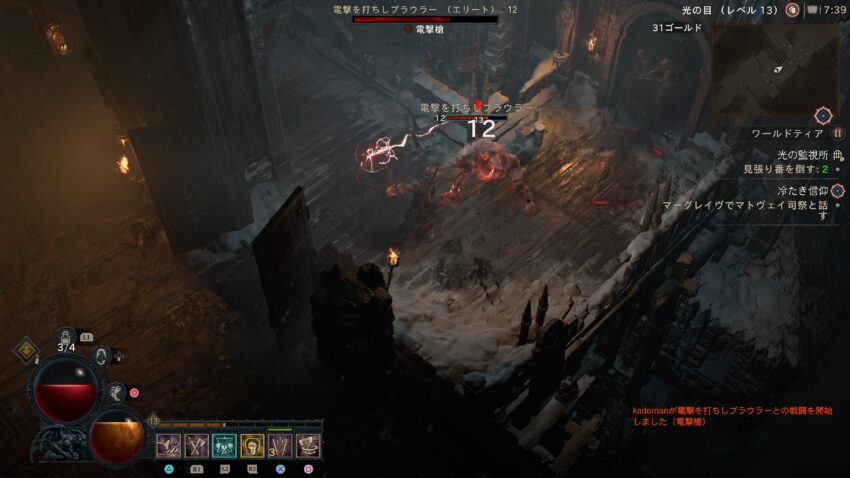Viewport: 850px width, 478px height.
Task: Activate the first skill slot with crossed weapons
Action: 168,445
